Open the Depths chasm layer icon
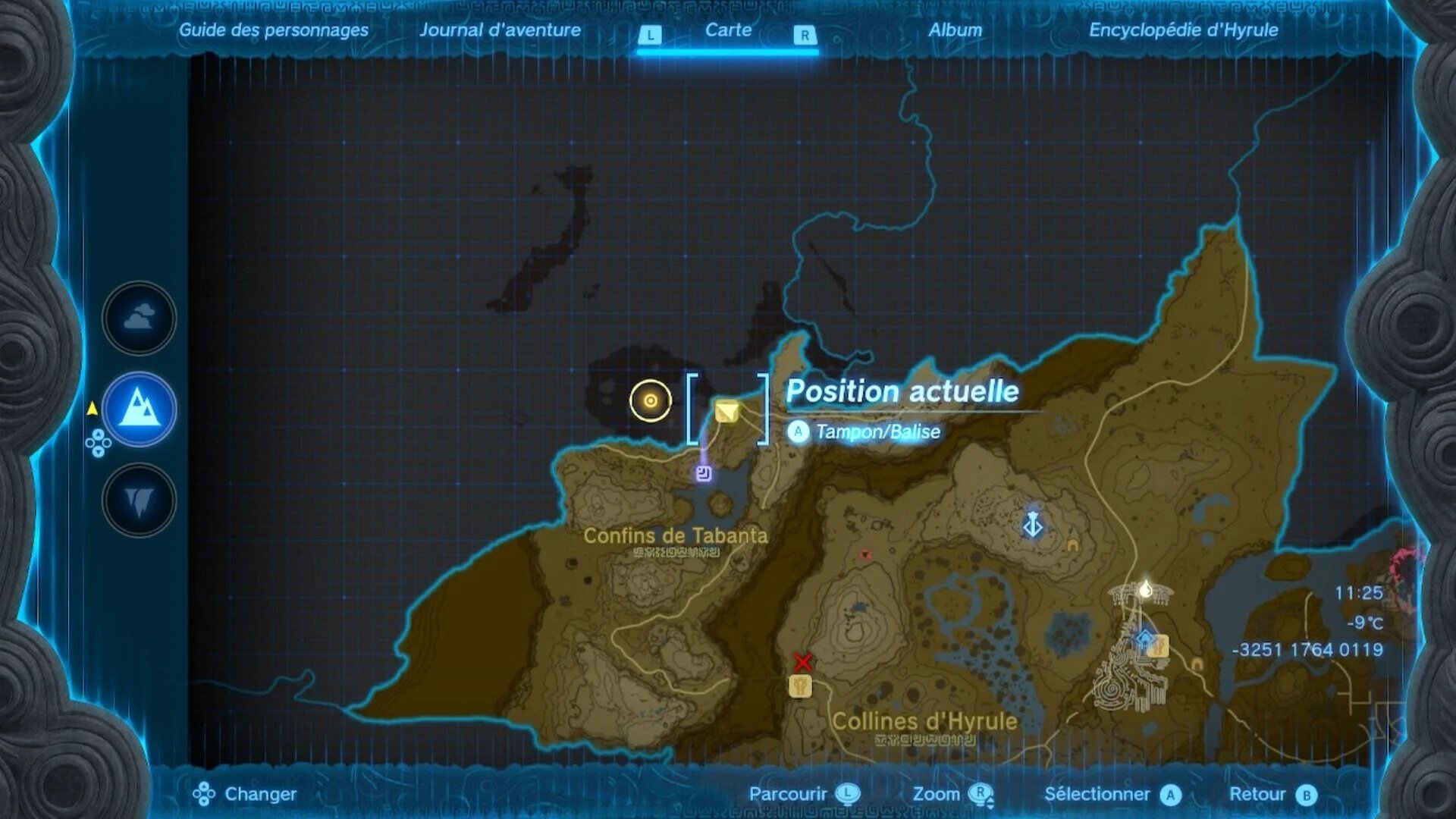 [x=139, y=499]
